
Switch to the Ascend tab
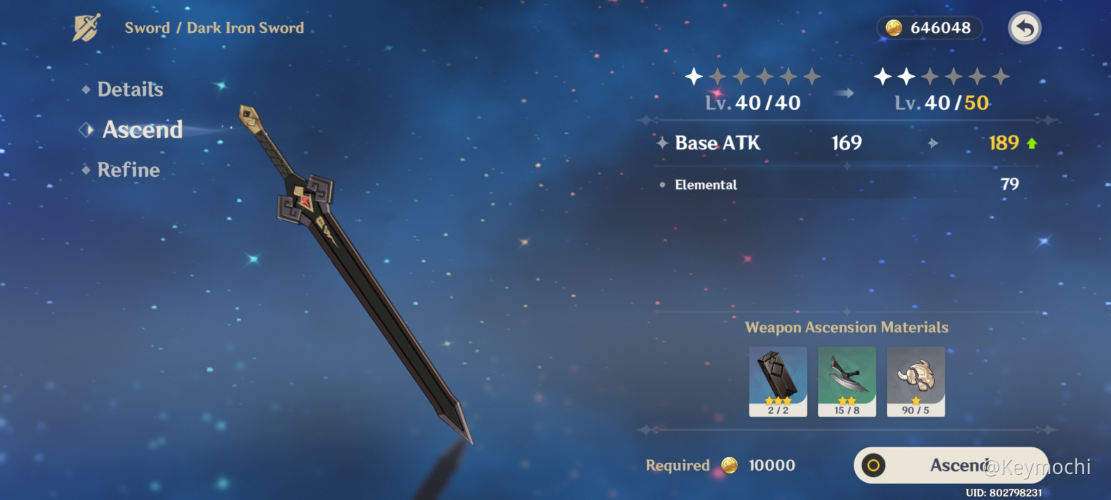pos(142,129)
